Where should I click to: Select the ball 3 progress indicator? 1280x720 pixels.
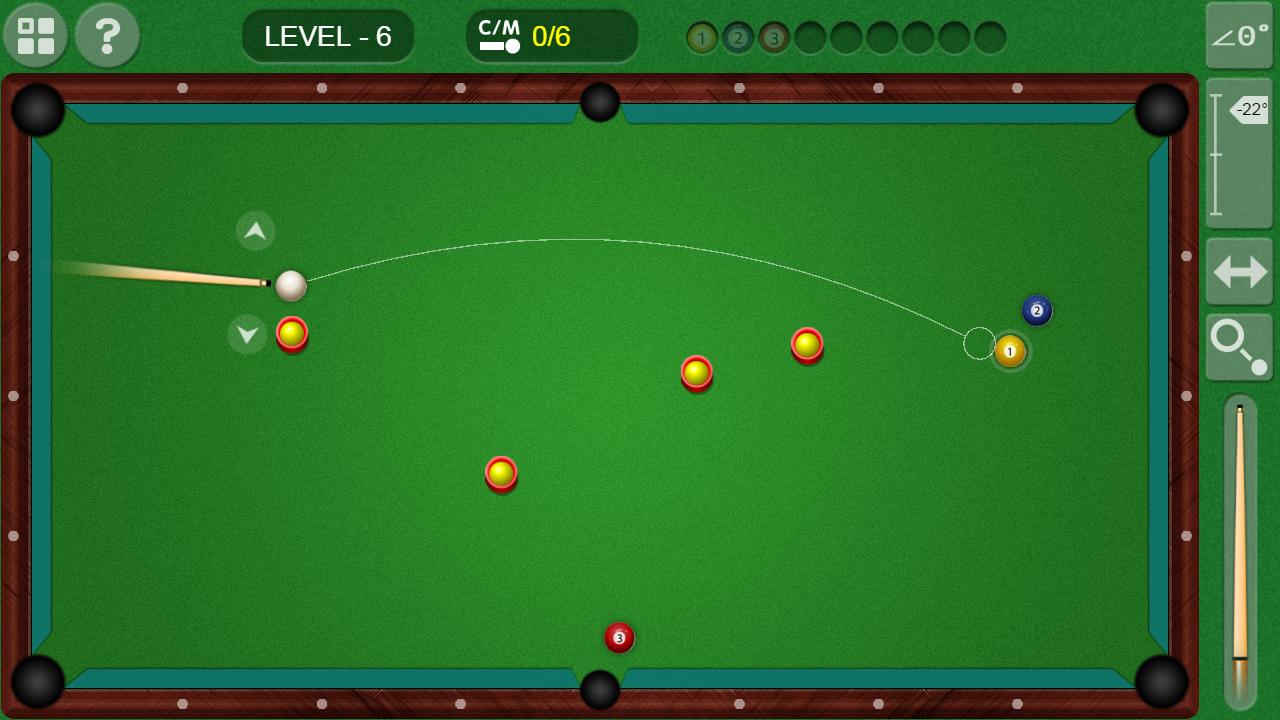[775, 38]
